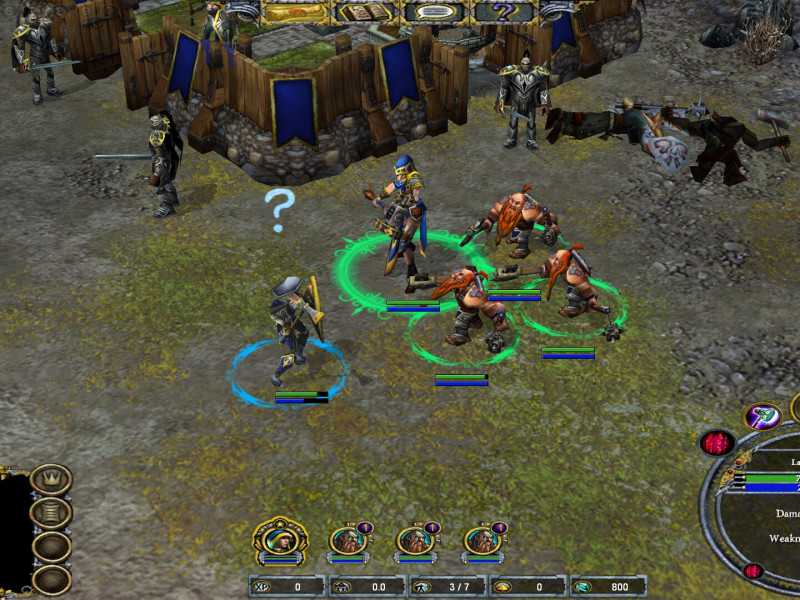The width and height of the screenshot is (800, 600).
Task: Select the hooded hero portrait
Action: [x=280, y=541]
